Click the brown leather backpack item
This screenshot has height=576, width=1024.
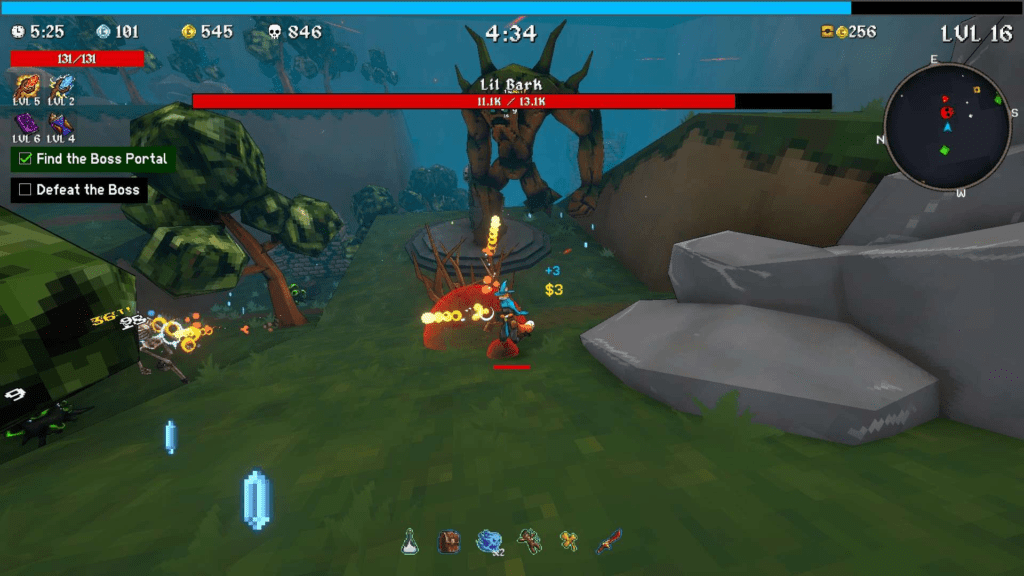(449, 542)
